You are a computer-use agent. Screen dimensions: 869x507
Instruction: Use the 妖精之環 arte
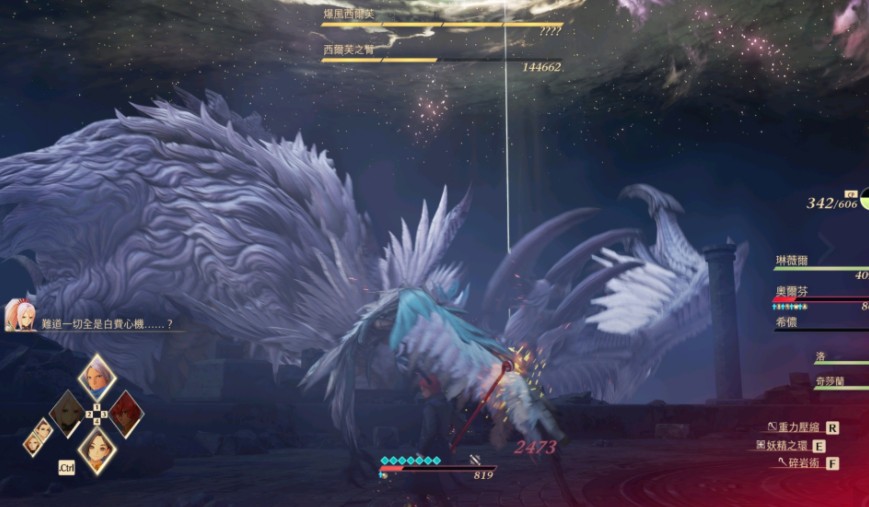(x=789, y=445)
